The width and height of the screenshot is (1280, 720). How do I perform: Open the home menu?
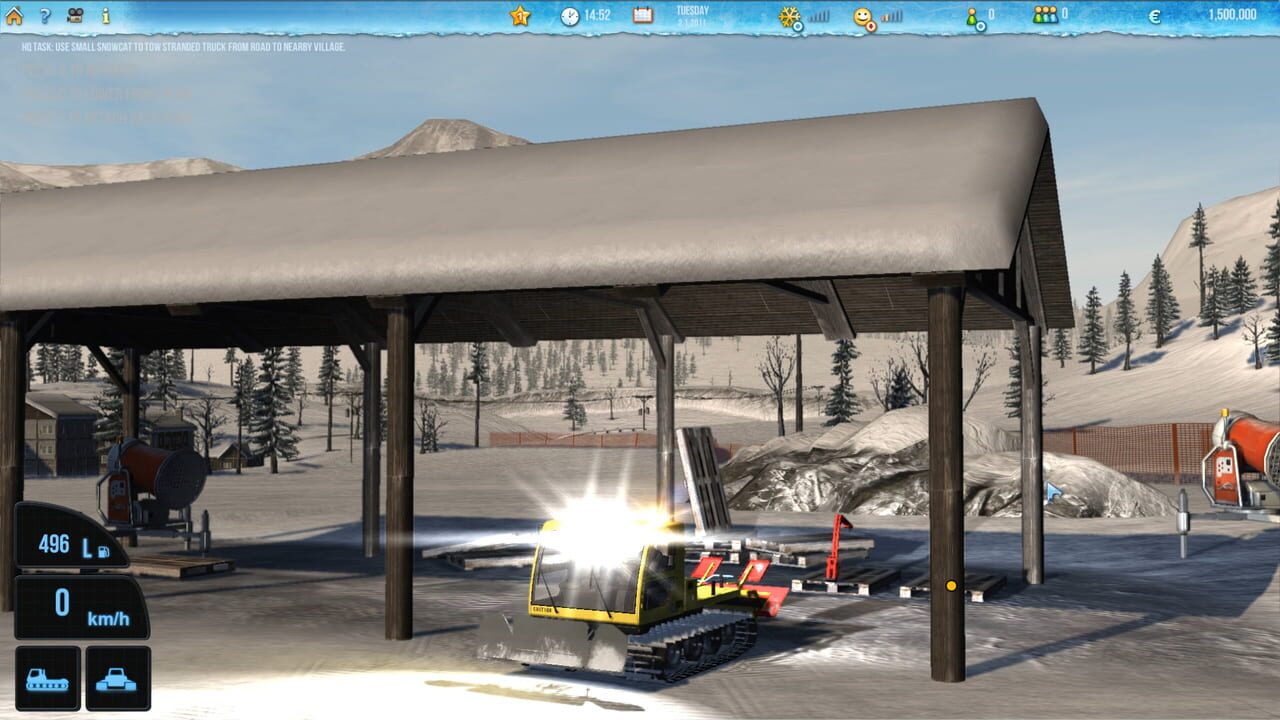tap(15, 14)
